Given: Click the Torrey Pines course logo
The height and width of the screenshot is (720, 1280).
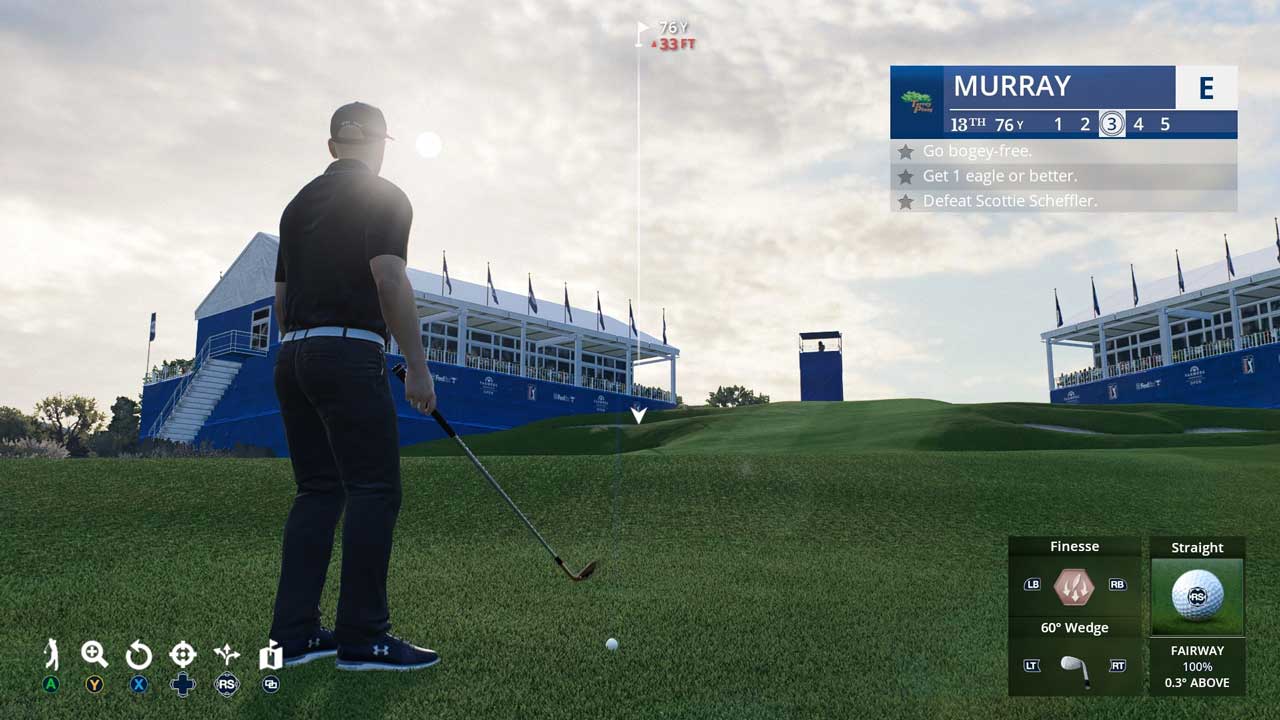Looking at the screenshot, I should coord(916,102).
